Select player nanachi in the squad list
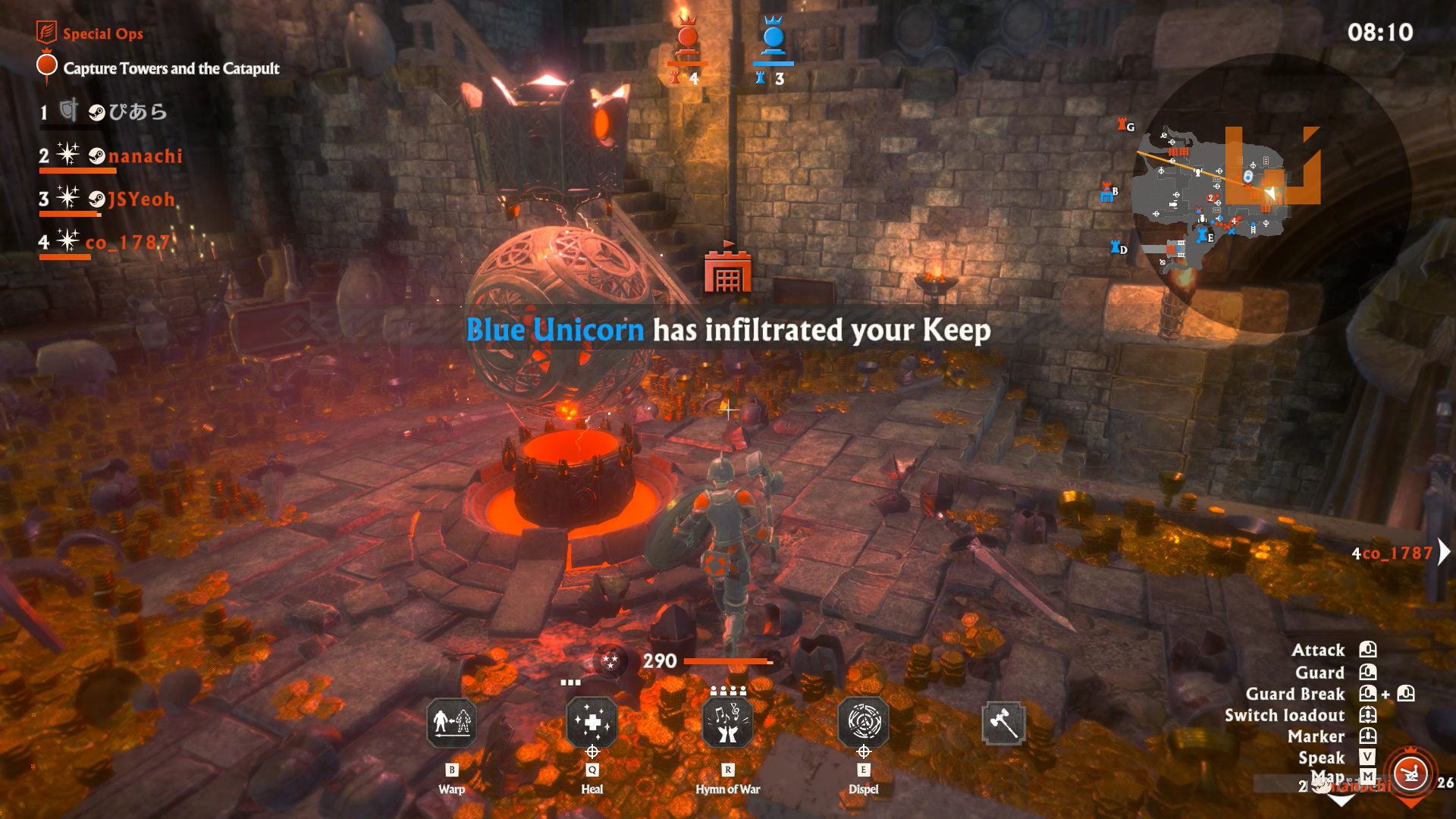Image resolution: width=1456 pixels, height=819 pixels. point(145,156)
